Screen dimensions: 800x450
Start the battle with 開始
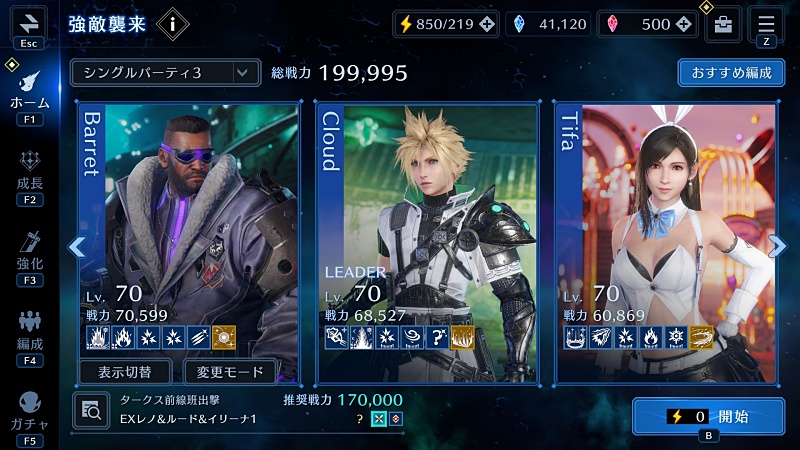tap(708, 416)
